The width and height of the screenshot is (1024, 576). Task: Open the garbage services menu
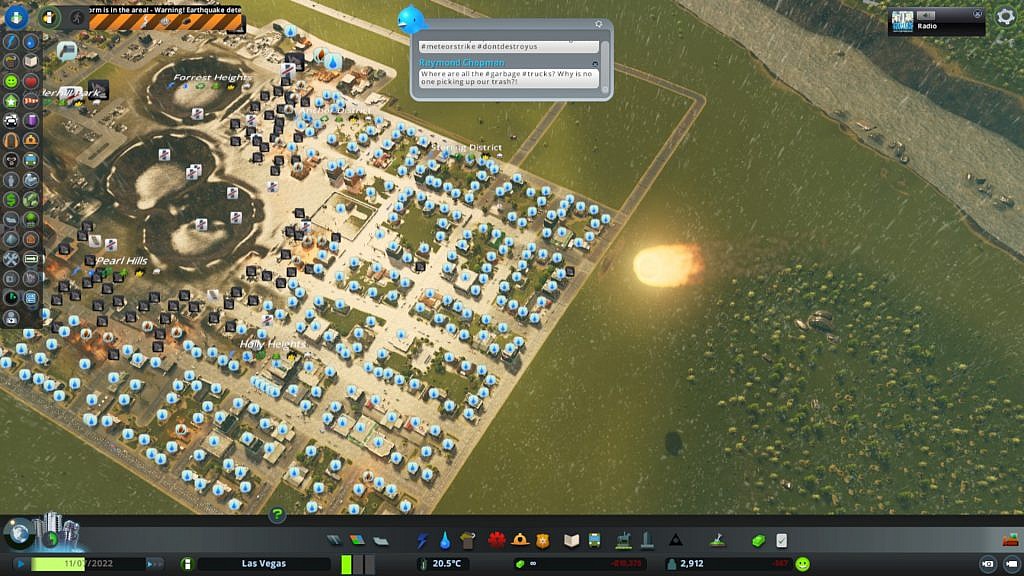click(x=467, y=540)
